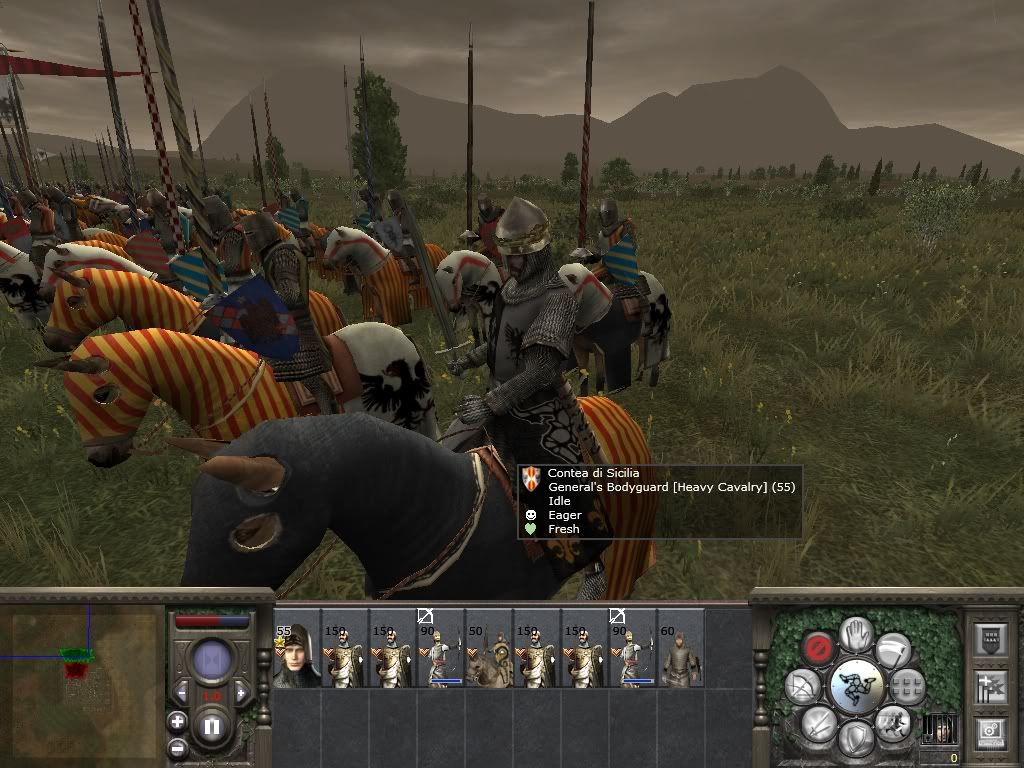Click the central triskelion faction emblem button
This screenshot has height=768, width=1024.
point(855,686)
